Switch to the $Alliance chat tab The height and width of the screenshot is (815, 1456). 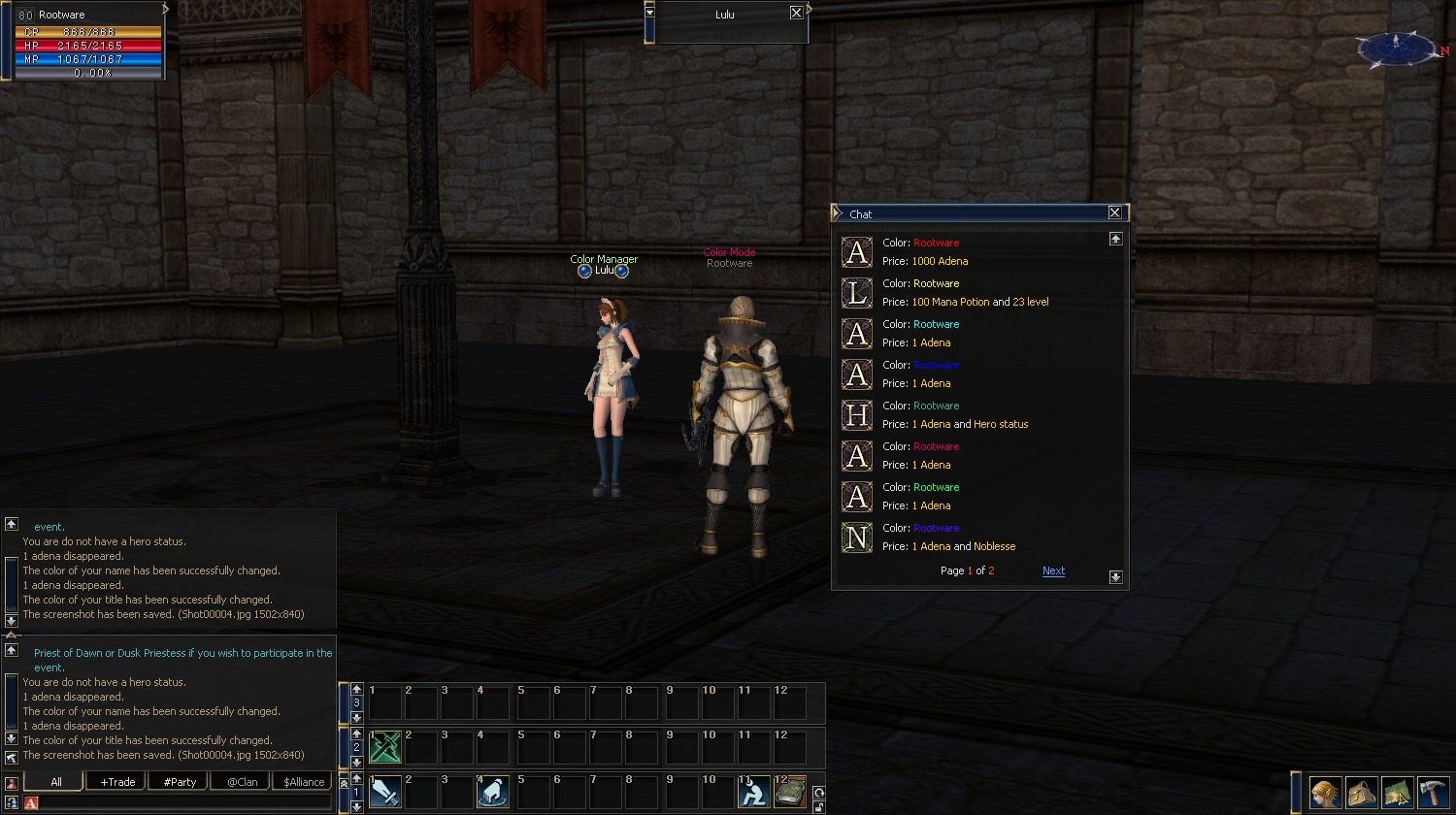(304, 782)
